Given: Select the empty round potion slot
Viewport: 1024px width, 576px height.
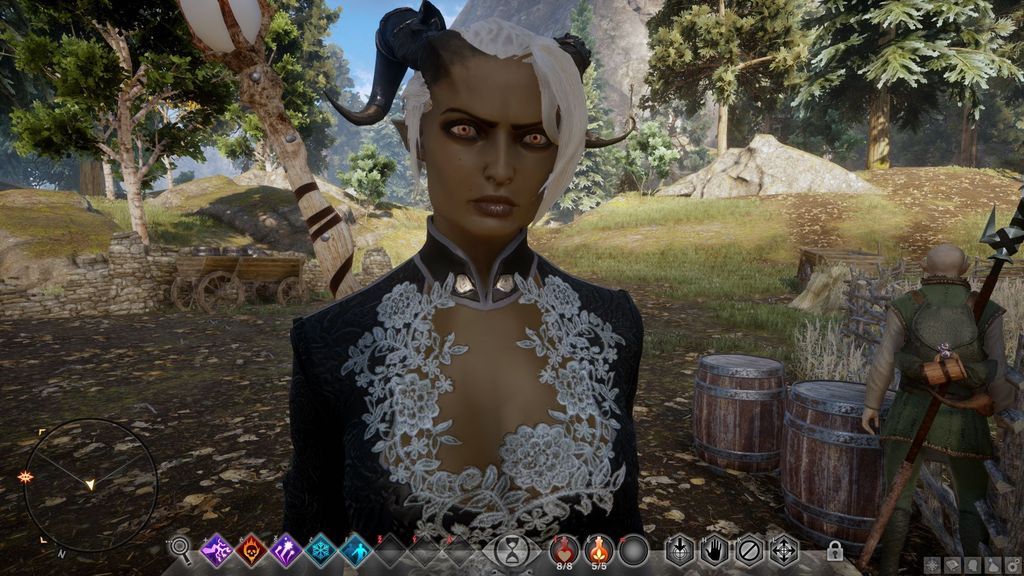Looking at the screenshot, I should tap(633, 549).
